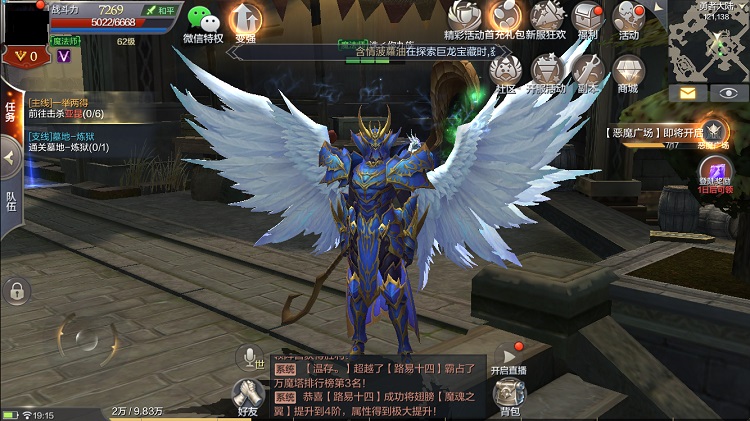
Task: Select the 任务 quest tab
Action: [11, 112]
